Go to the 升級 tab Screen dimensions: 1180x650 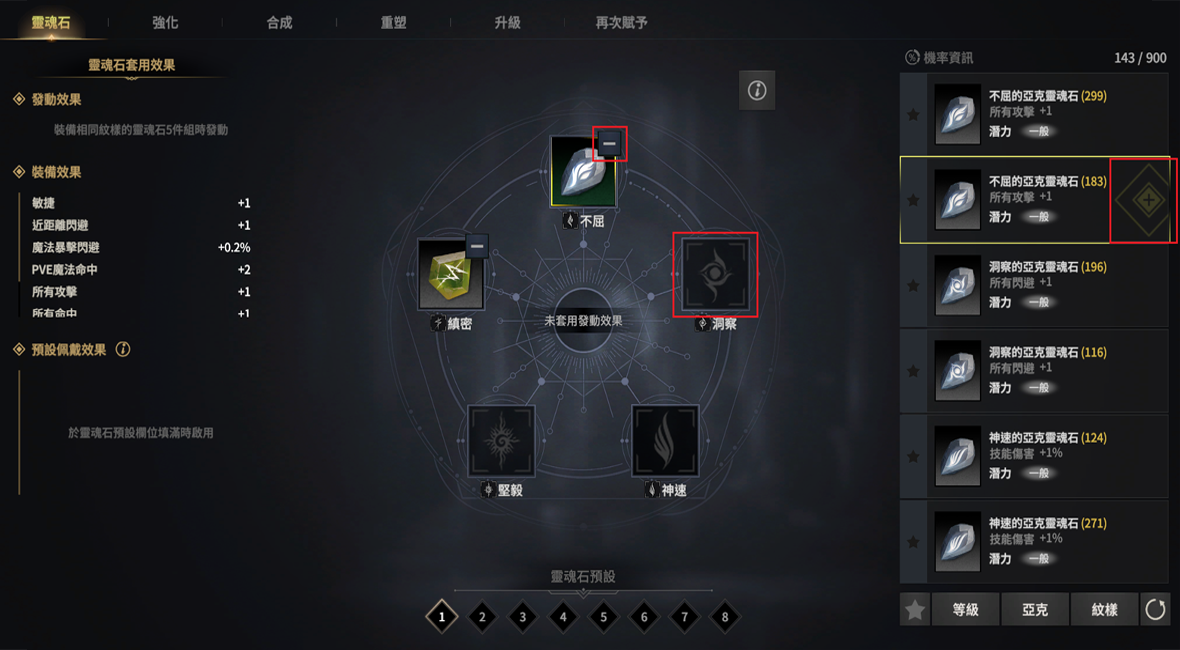(507, 22)
